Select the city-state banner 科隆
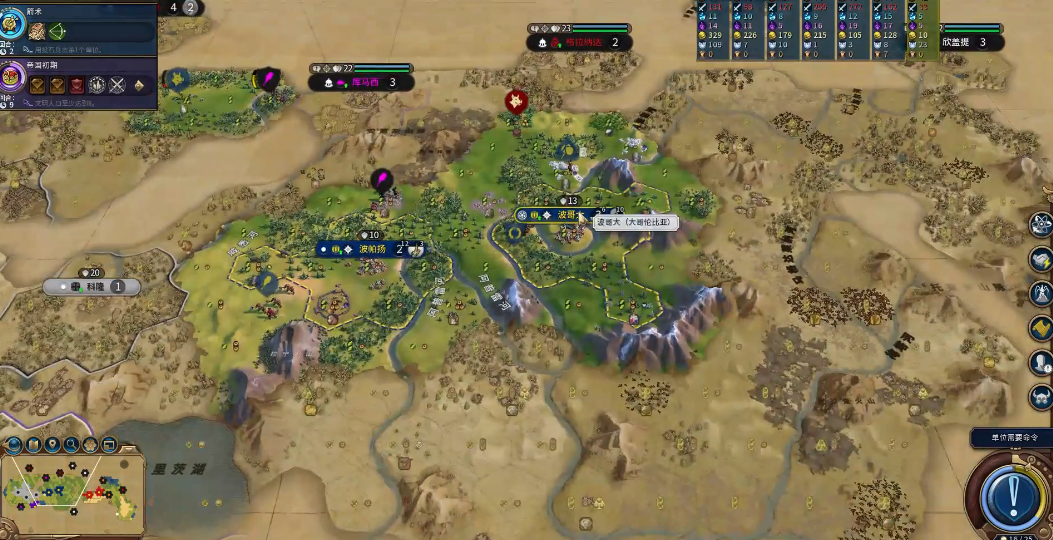The width and height of the screenshot is (1053, 540). pos(97,286)
